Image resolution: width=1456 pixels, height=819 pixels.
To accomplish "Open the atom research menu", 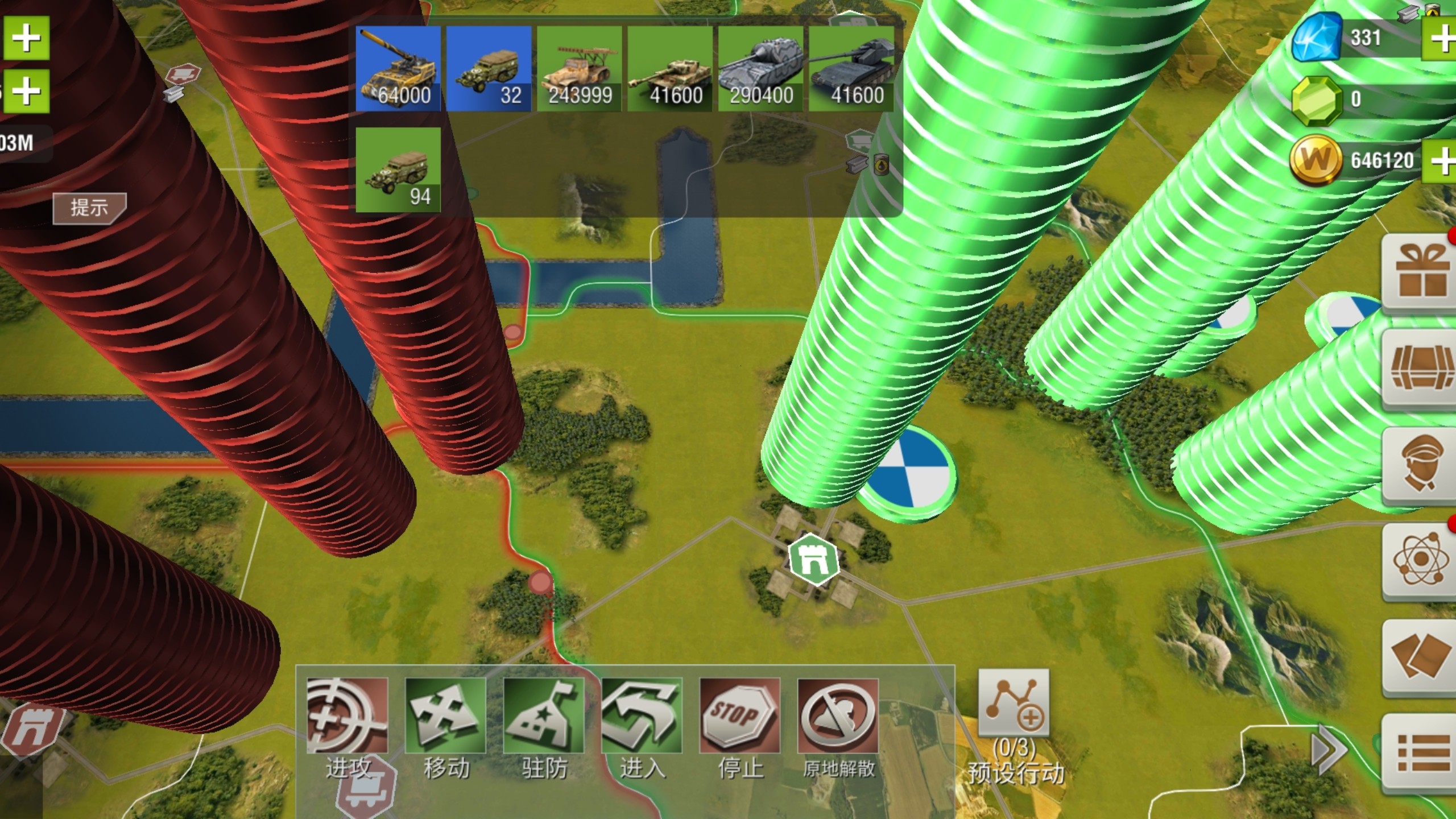I will point(1420,560).
